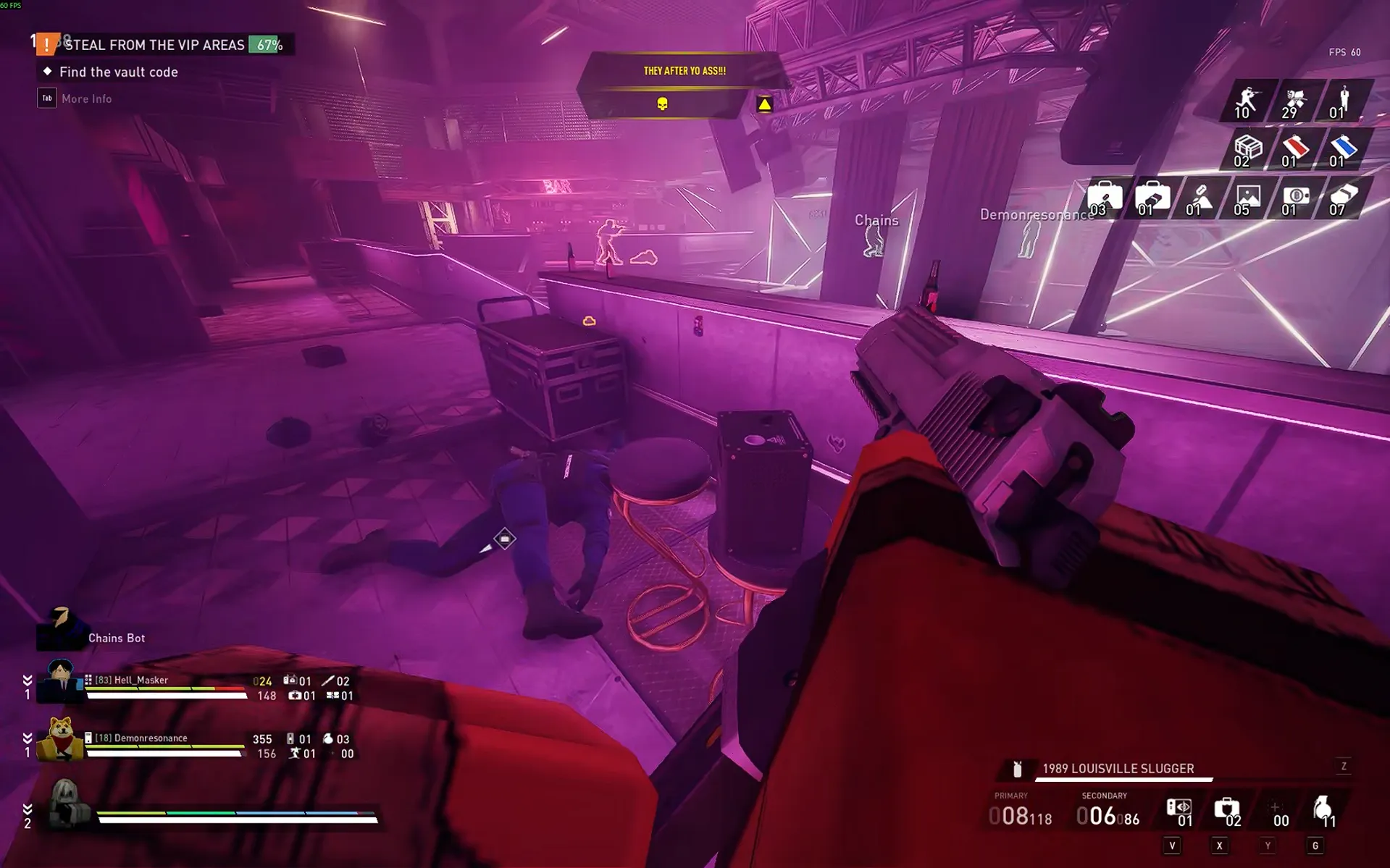The image size is (1390, 868).
Task: Click the orange exclamation objective alert icon
Action: [47, 45]
